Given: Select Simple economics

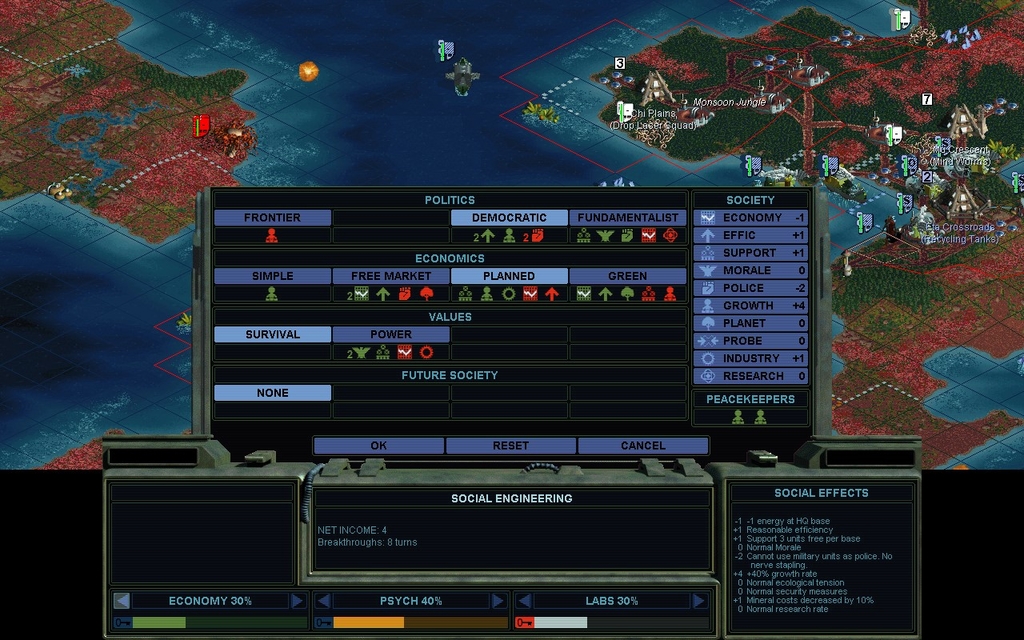Looking at the screenshot, I should click(272, 276).
